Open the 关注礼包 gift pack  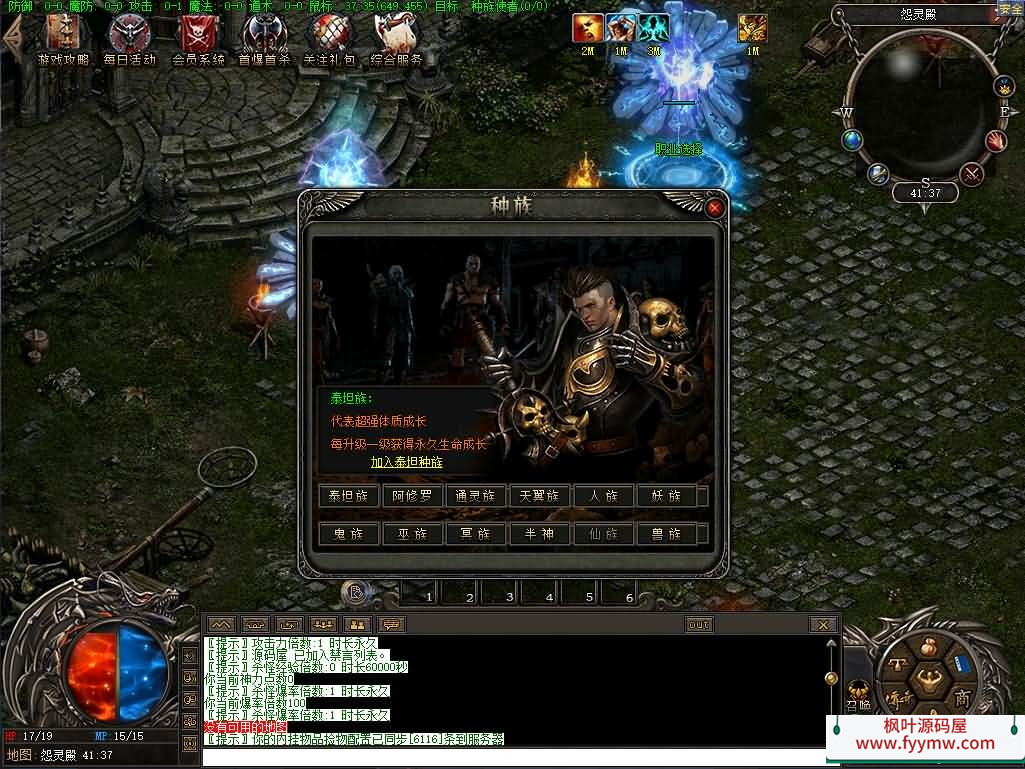(x=331, y=40)
